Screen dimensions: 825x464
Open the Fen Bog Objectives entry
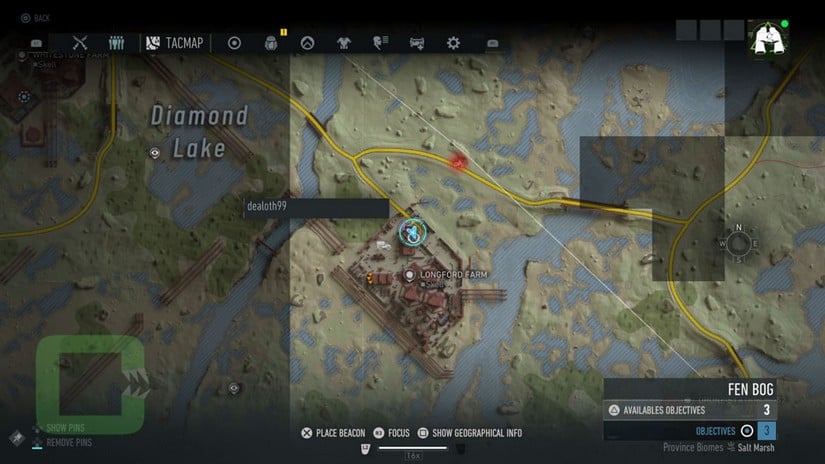[688, 431]
